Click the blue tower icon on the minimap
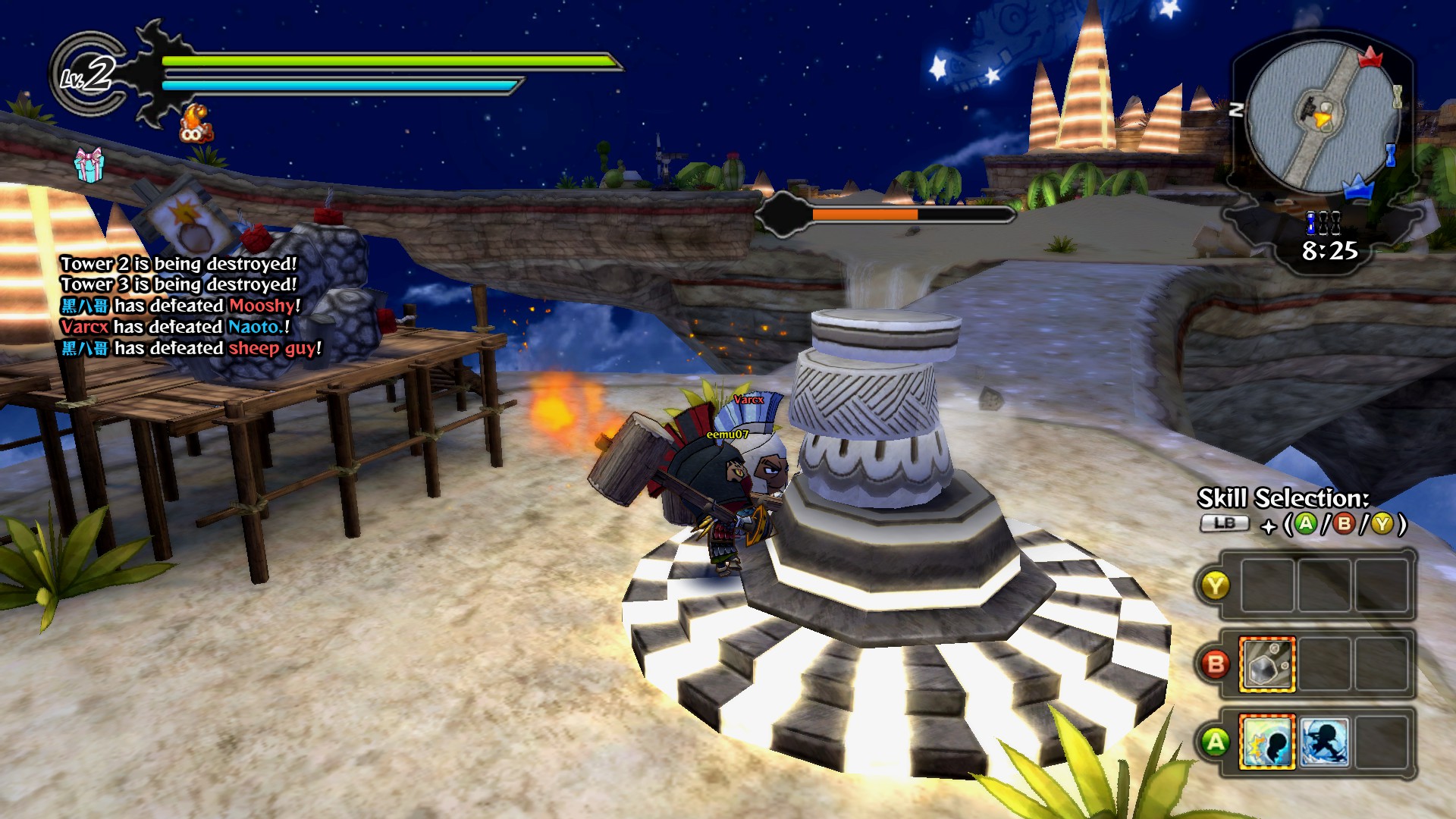 click(1390, 155)
